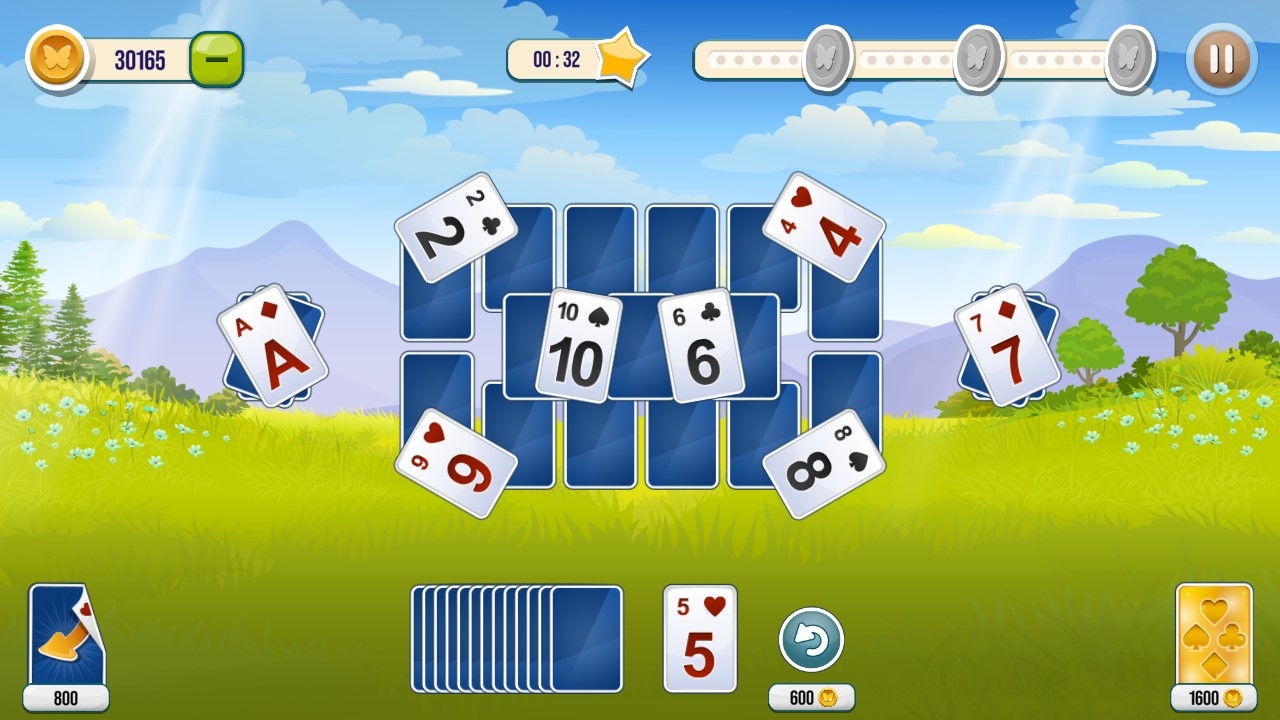Select the 6 of Clubs card
Screen dimensions: 1280x720
tap(704, 345)
